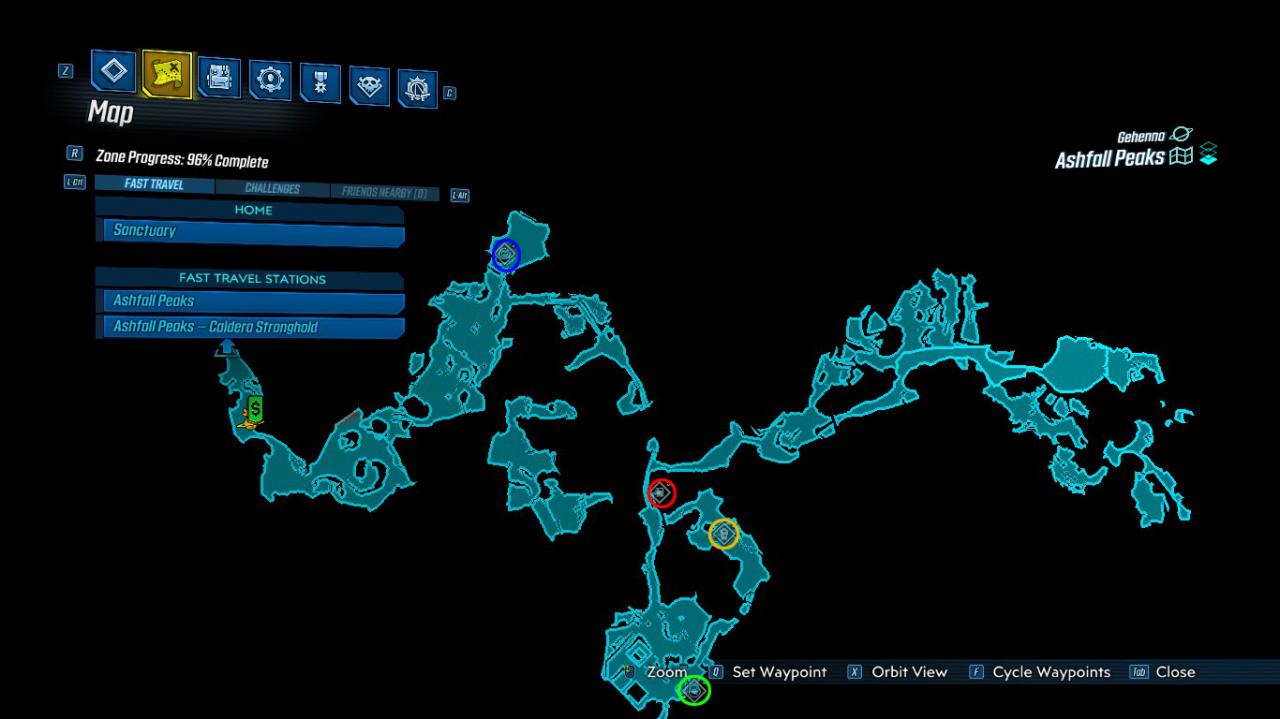
Task: Select the yellow treasure Map tab
Action: click(x=166, y=73)
